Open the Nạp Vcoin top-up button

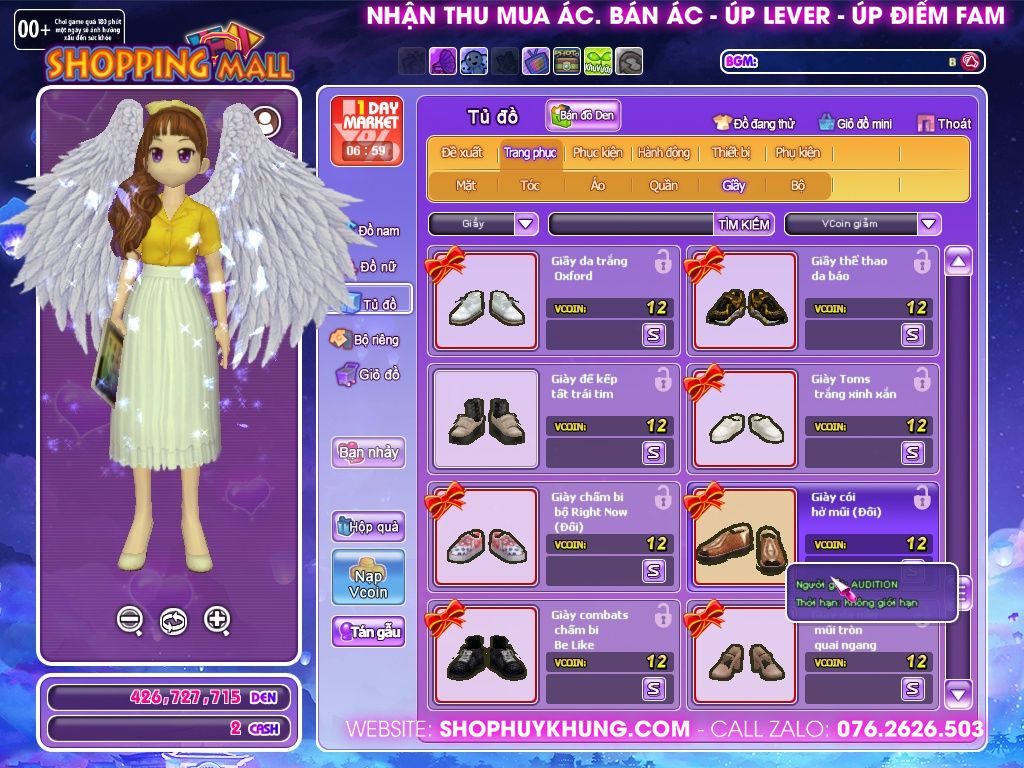click(x=368, y=577)
